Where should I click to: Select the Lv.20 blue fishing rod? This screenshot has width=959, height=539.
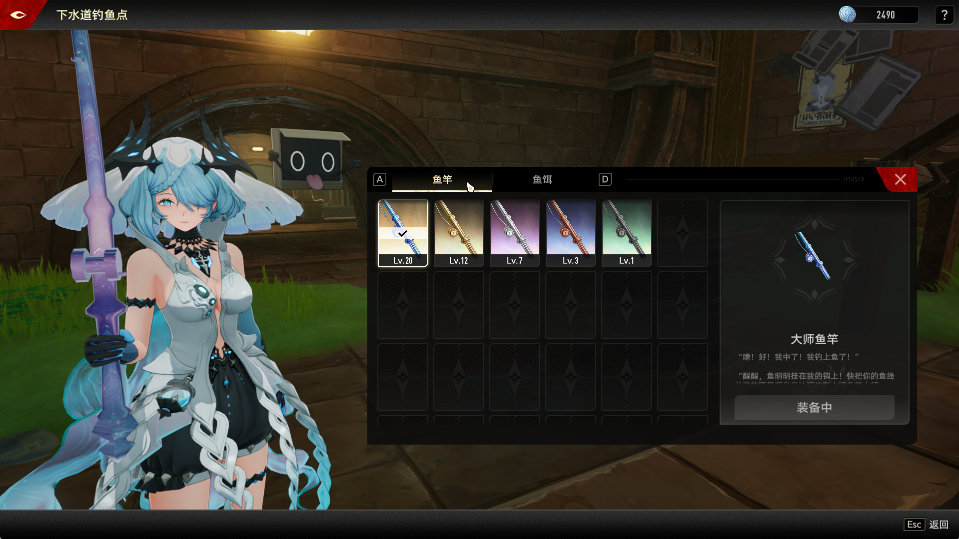(x=403, y=233)
